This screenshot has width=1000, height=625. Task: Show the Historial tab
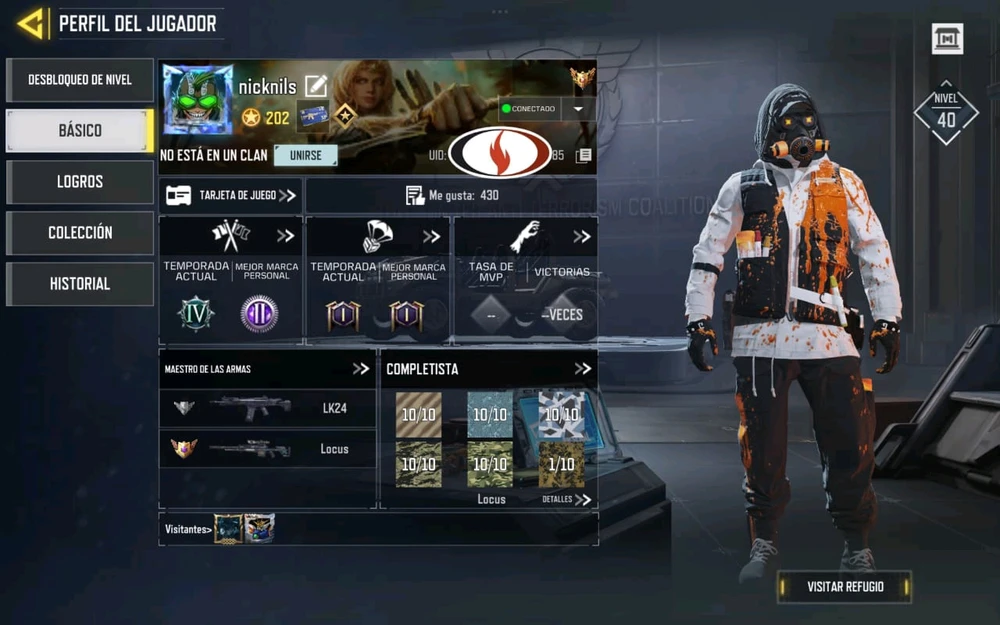click(x=80, y=284)
